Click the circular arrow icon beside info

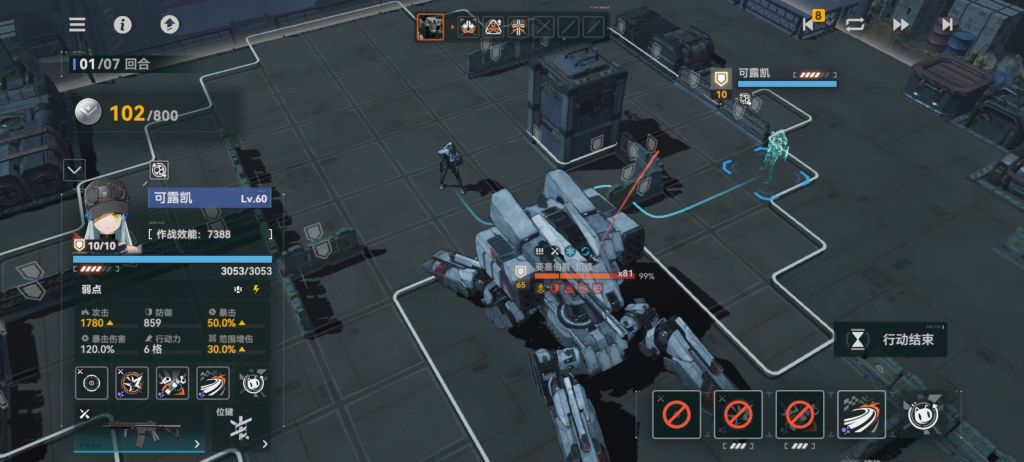169,25
